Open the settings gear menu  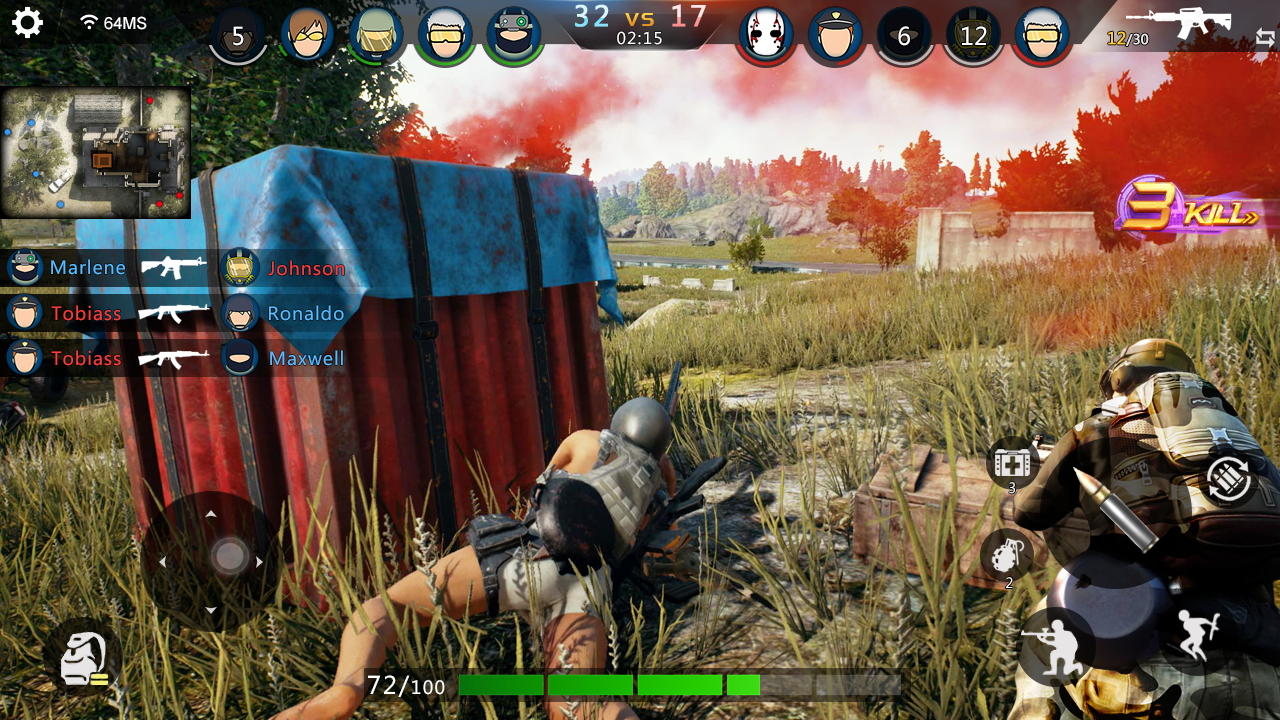[x=27, y=24]
